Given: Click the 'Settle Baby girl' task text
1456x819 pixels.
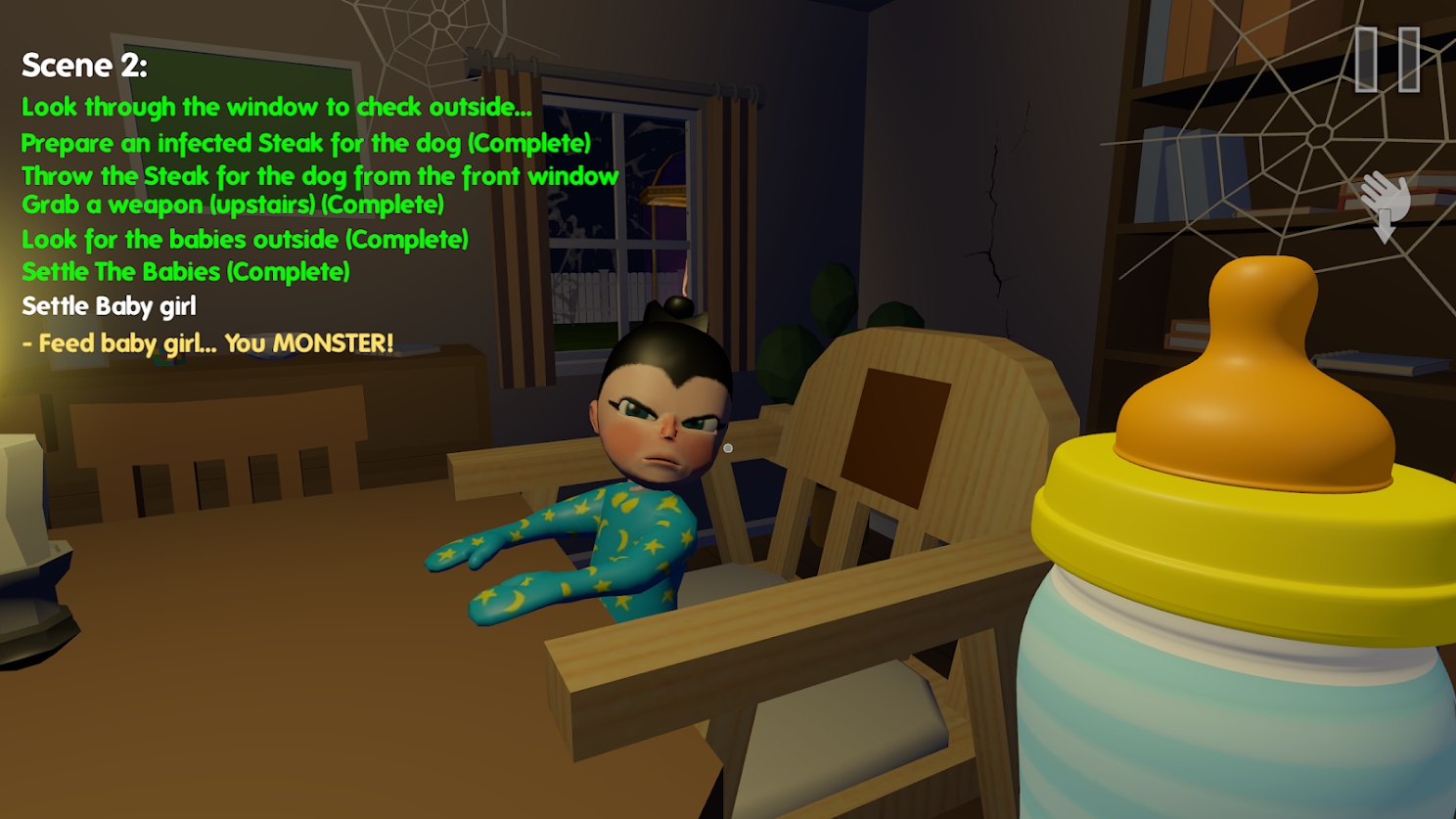Looking at the screenshot, I should coord(110,305).
